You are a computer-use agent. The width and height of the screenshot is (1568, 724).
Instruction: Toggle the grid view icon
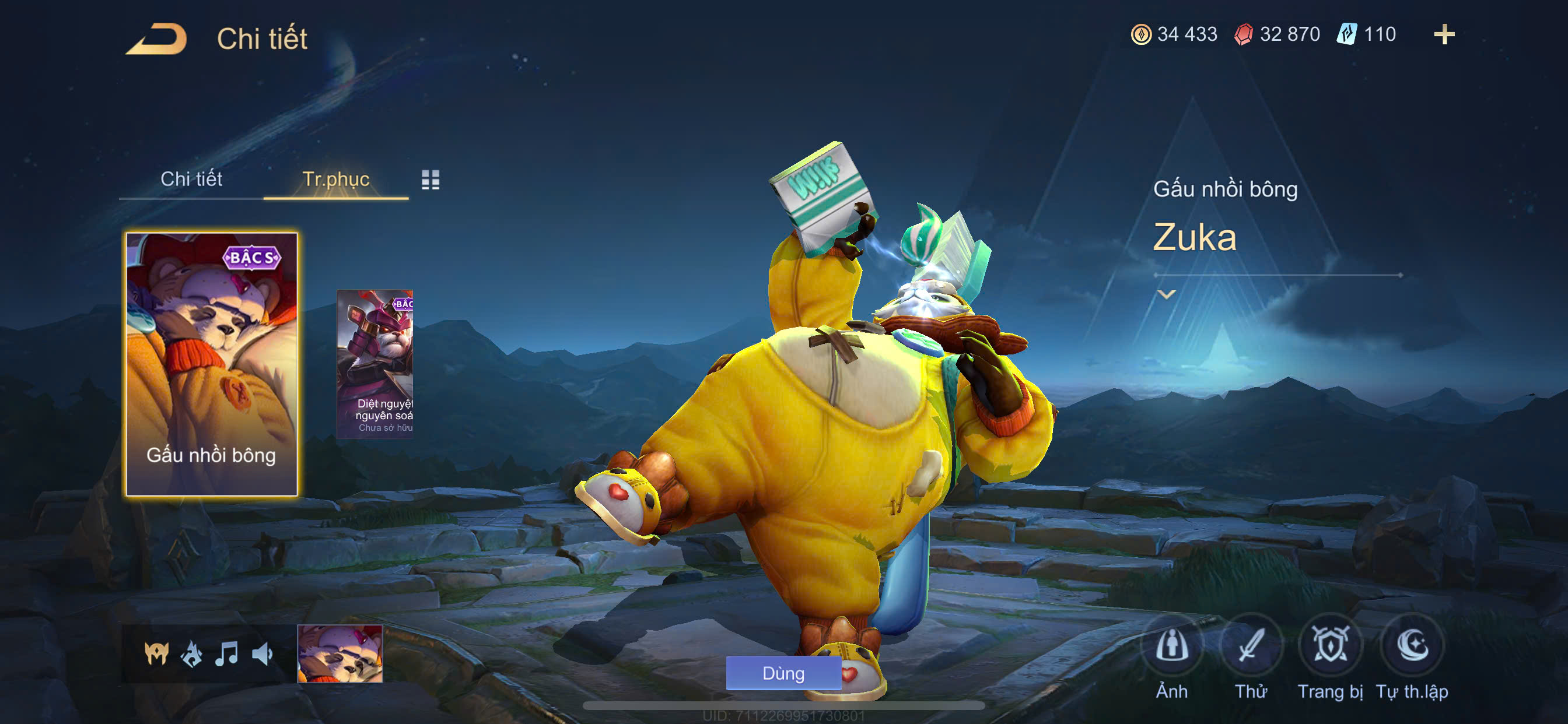430,180
